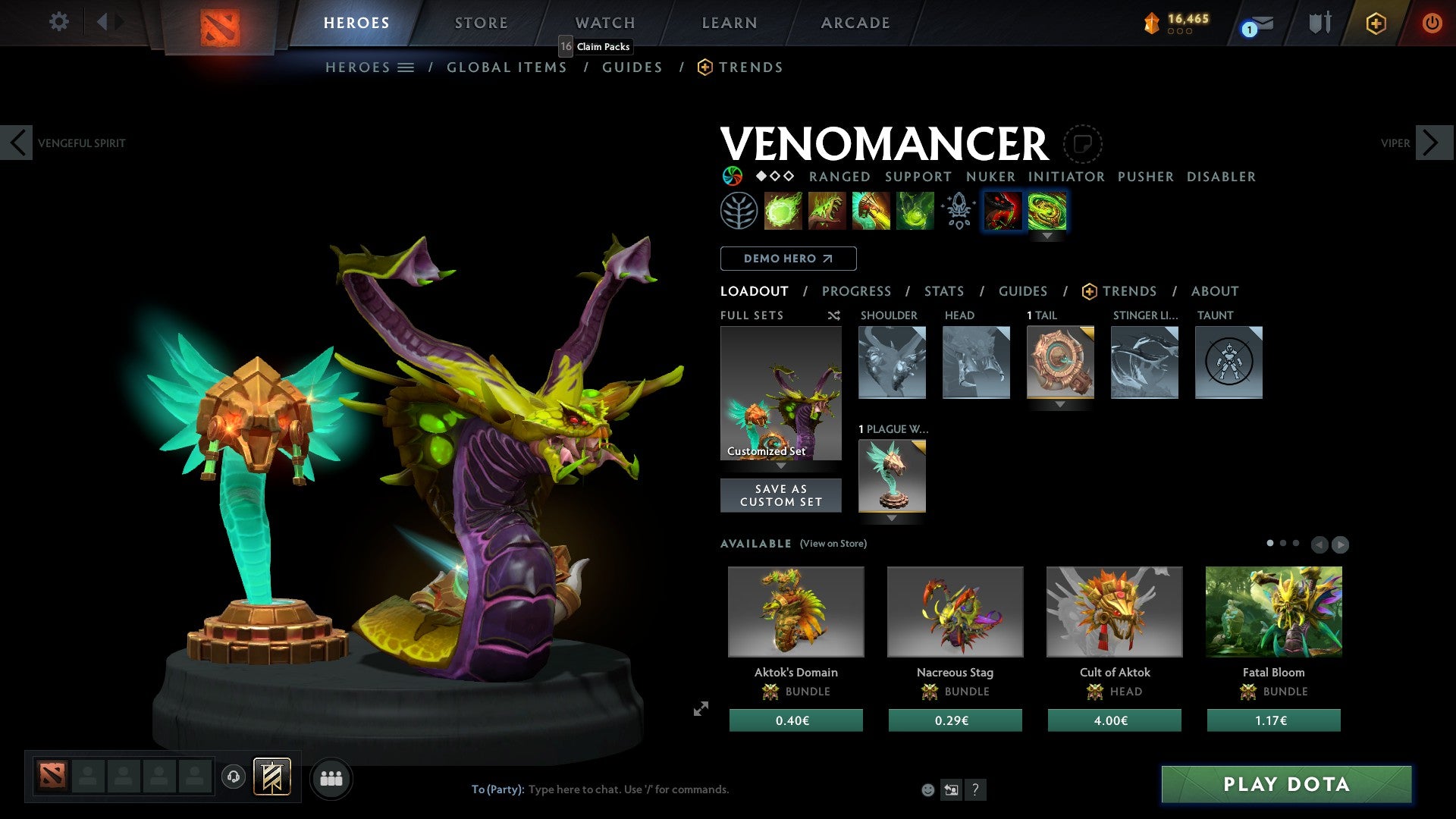Open the emoticon picker in chat bar

click(x=927, y=789)
